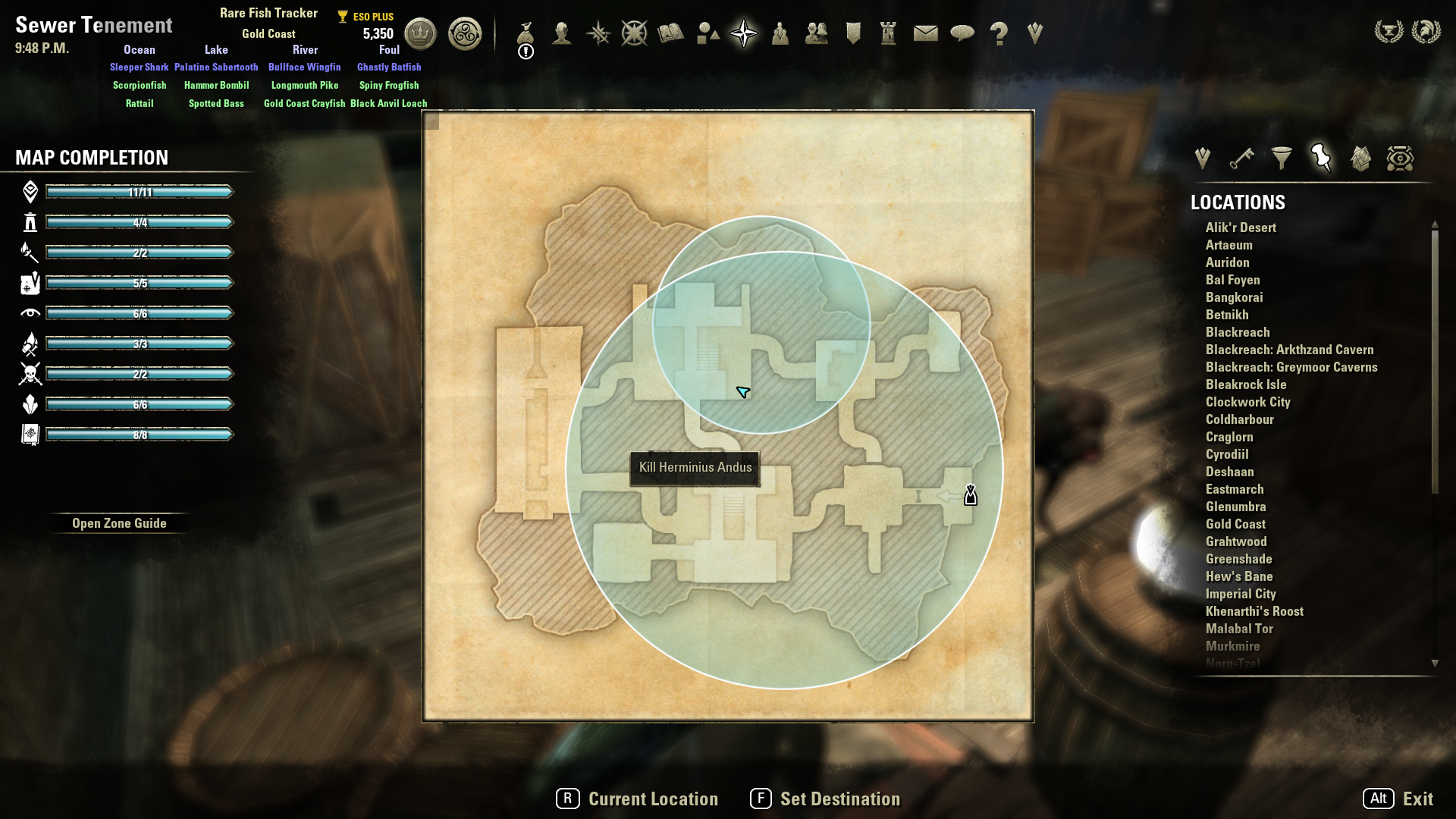Switch to the houses tab
The height and width of the screenshot is (819, 1456).
point(1360,158)
